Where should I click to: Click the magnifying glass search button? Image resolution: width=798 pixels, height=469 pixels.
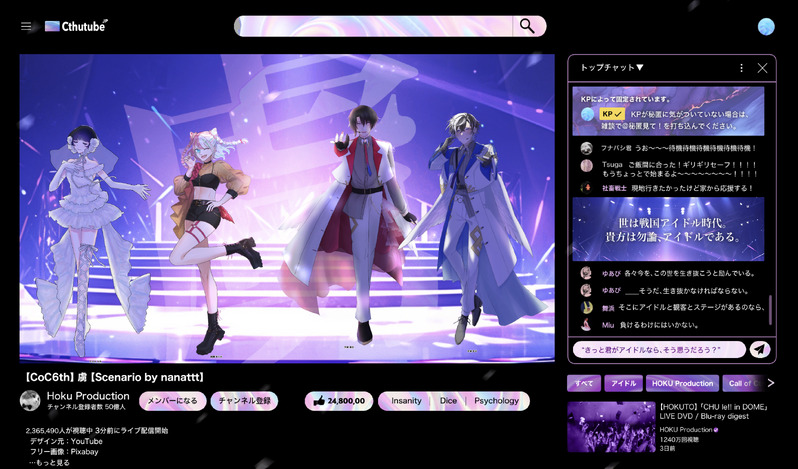pos(527,26)
